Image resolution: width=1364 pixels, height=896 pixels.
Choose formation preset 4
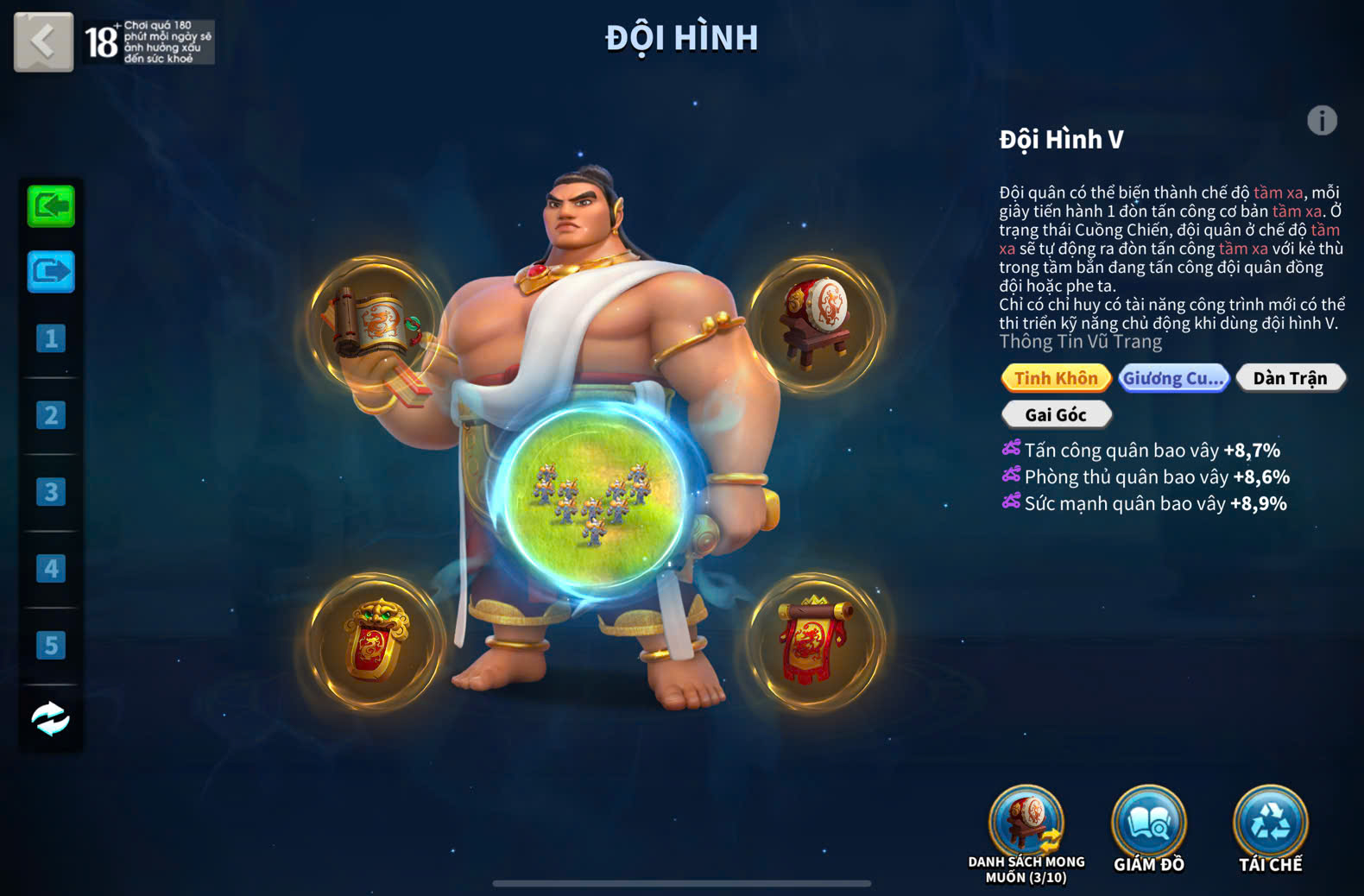[x=51, y=569]
